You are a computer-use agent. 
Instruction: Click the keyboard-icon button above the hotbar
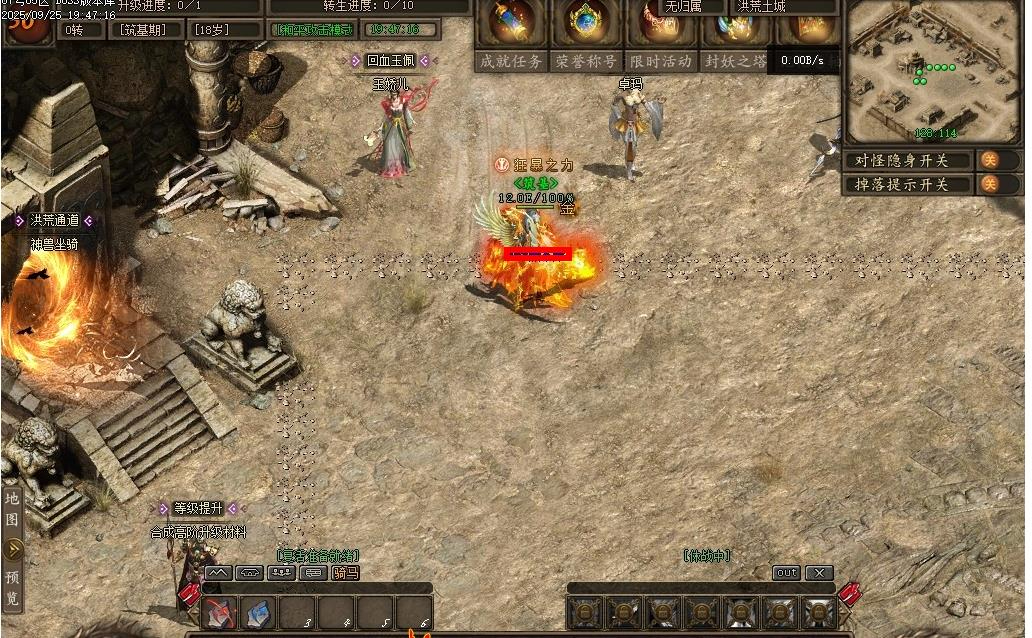point(313,573)
